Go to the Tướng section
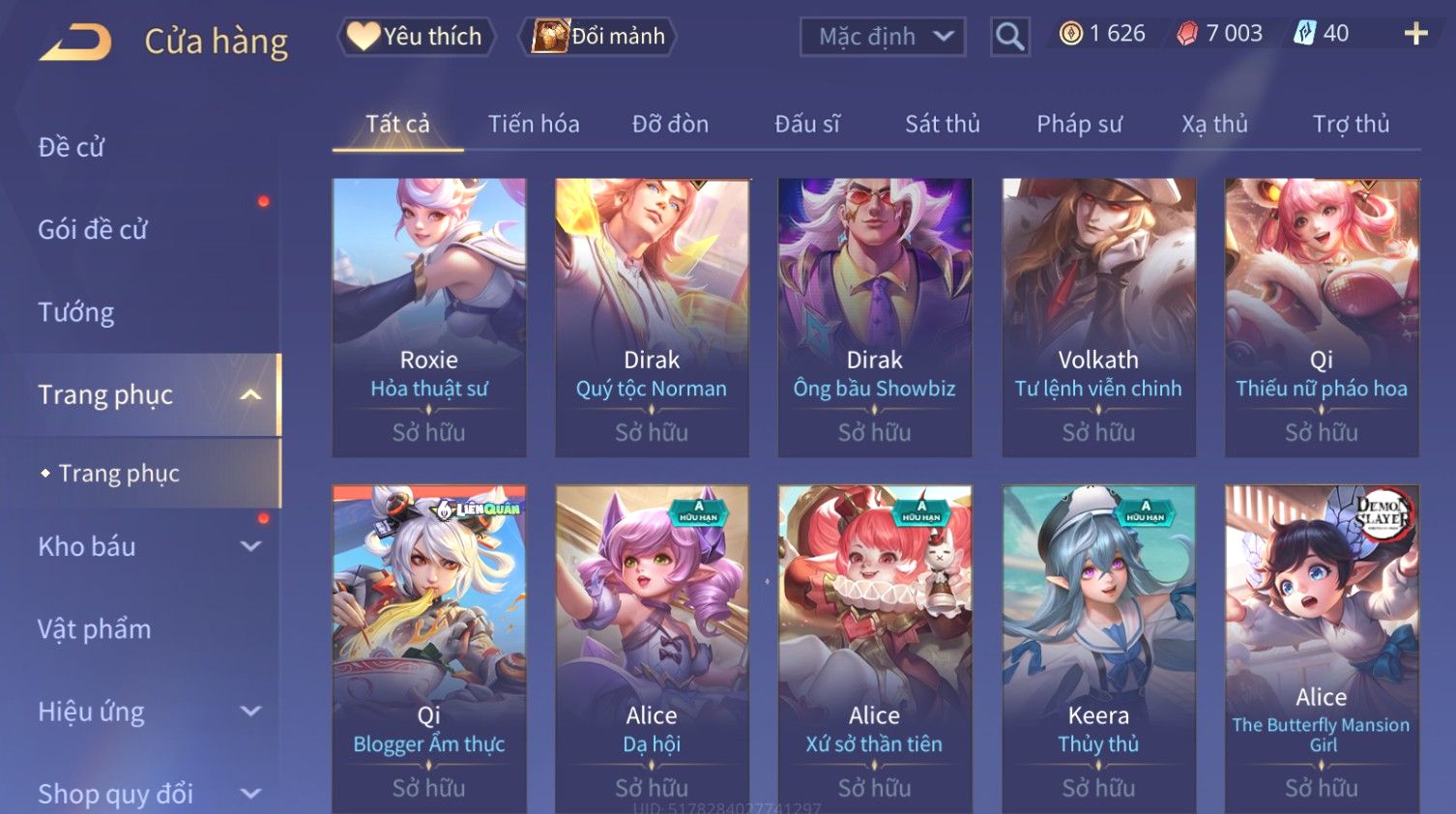 tap(76, 312)
